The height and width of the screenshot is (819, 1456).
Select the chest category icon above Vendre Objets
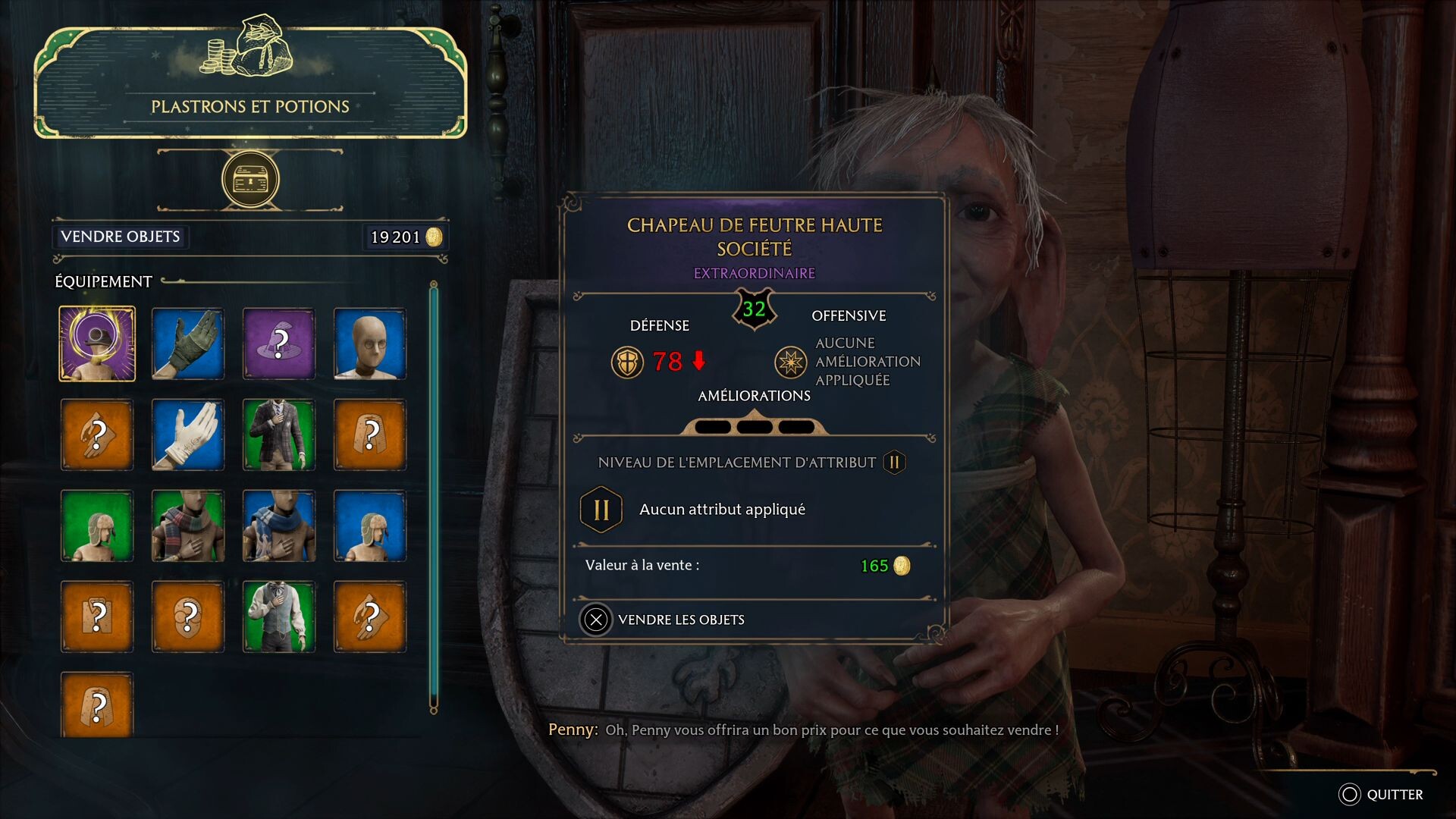click(249, 179)
